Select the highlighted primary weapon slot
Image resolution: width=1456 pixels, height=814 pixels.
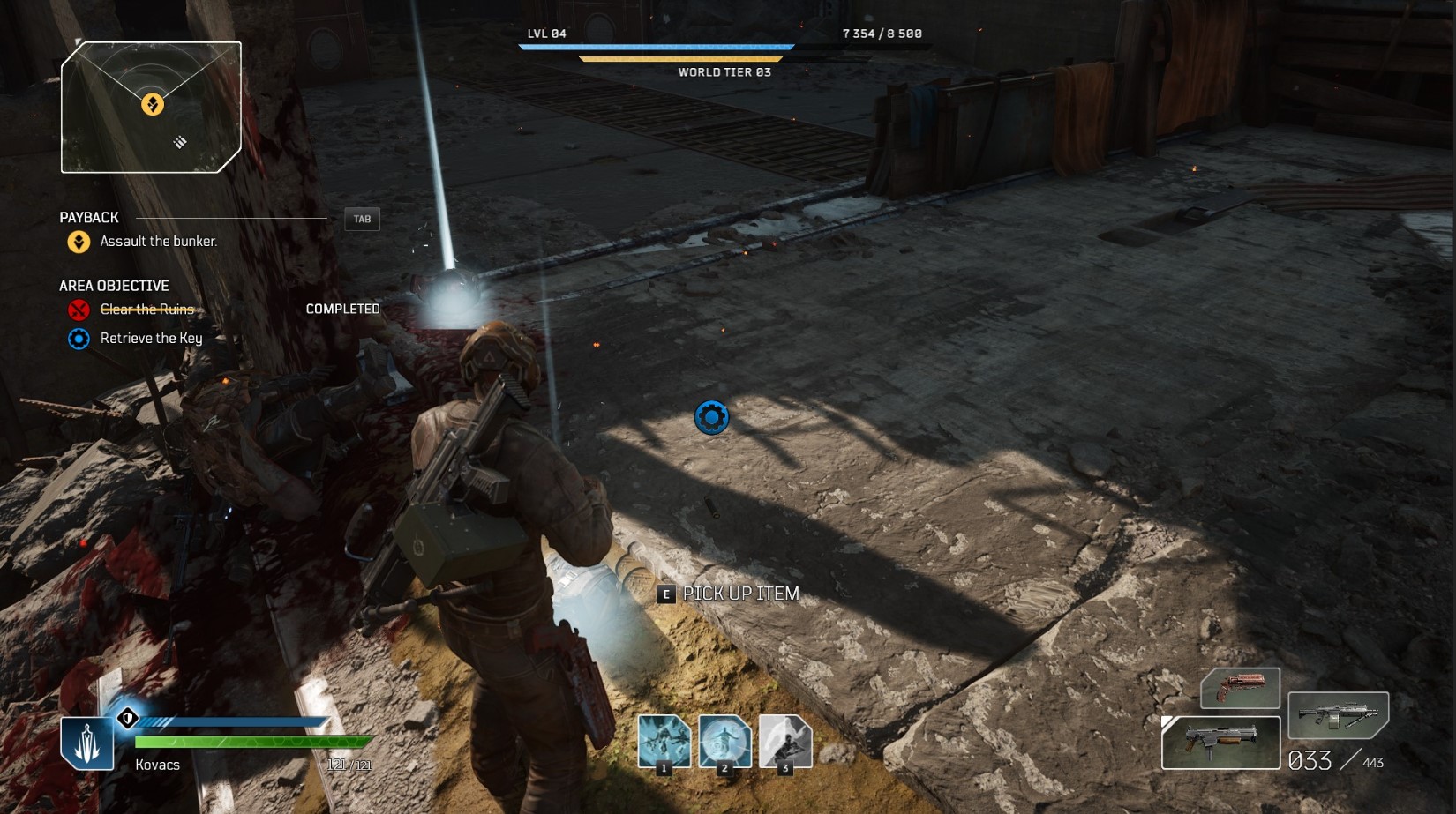point(1220,743)
